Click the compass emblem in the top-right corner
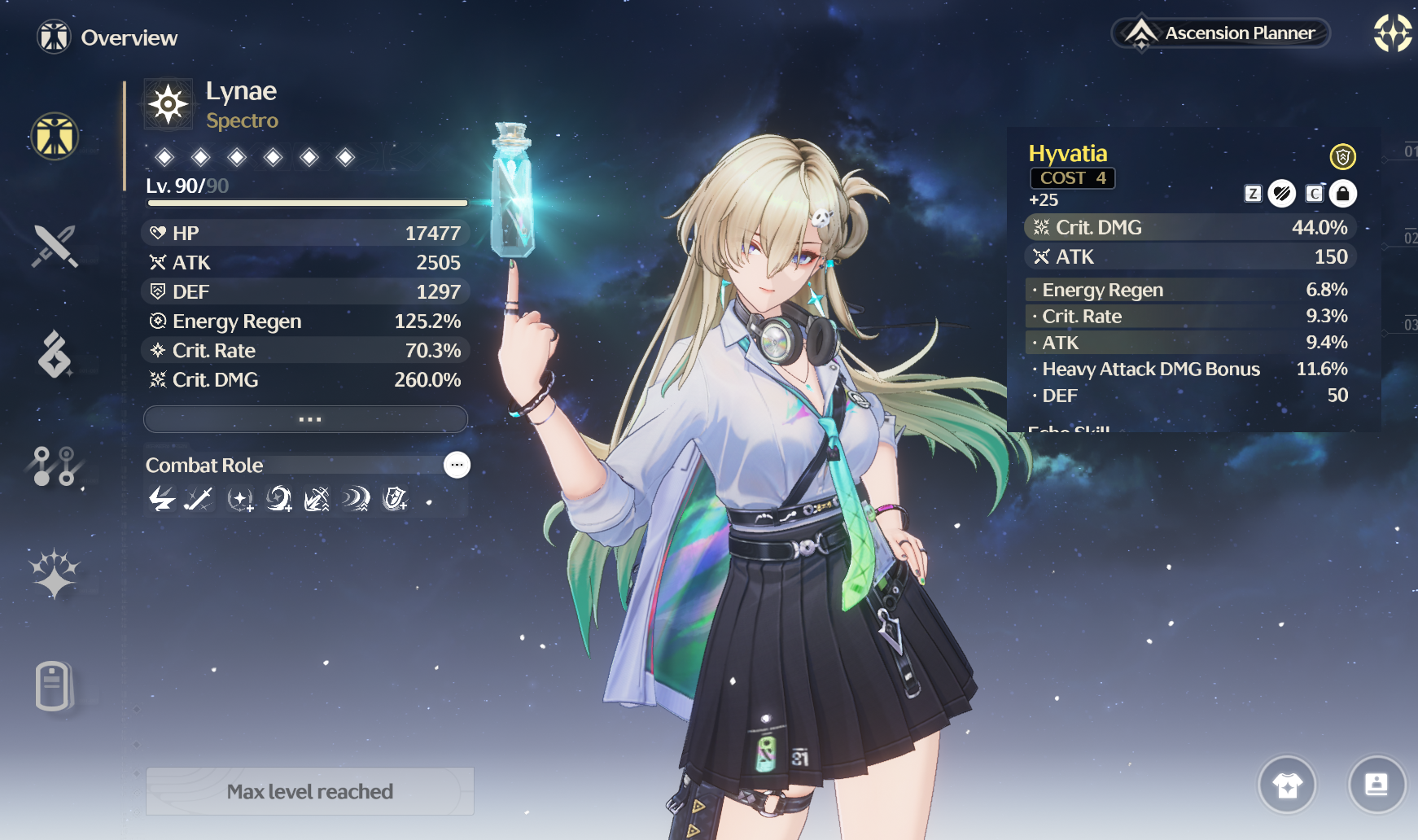 pyautogui.click(x=1392, y=33)
